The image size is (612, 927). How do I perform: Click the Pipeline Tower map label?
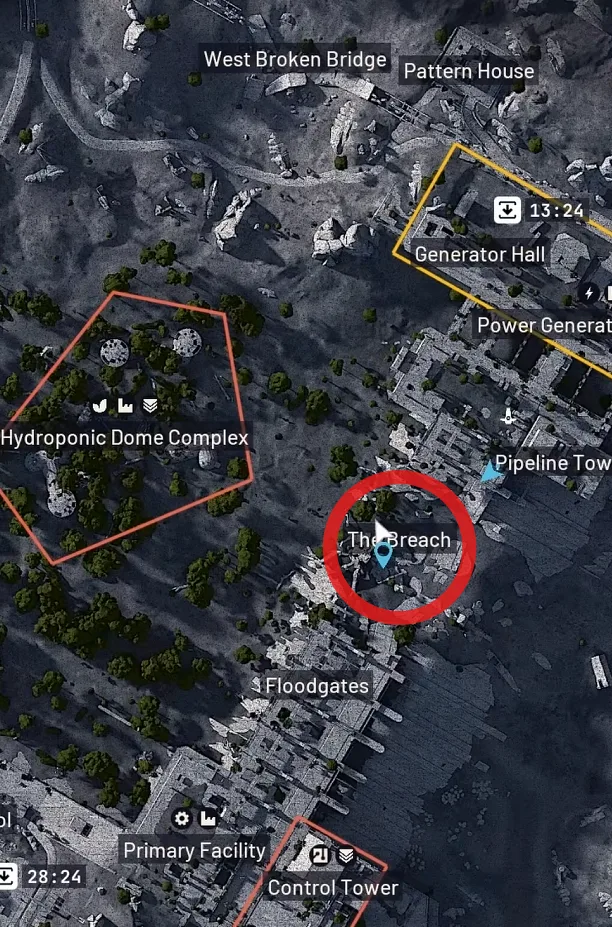tap(552, 463)
